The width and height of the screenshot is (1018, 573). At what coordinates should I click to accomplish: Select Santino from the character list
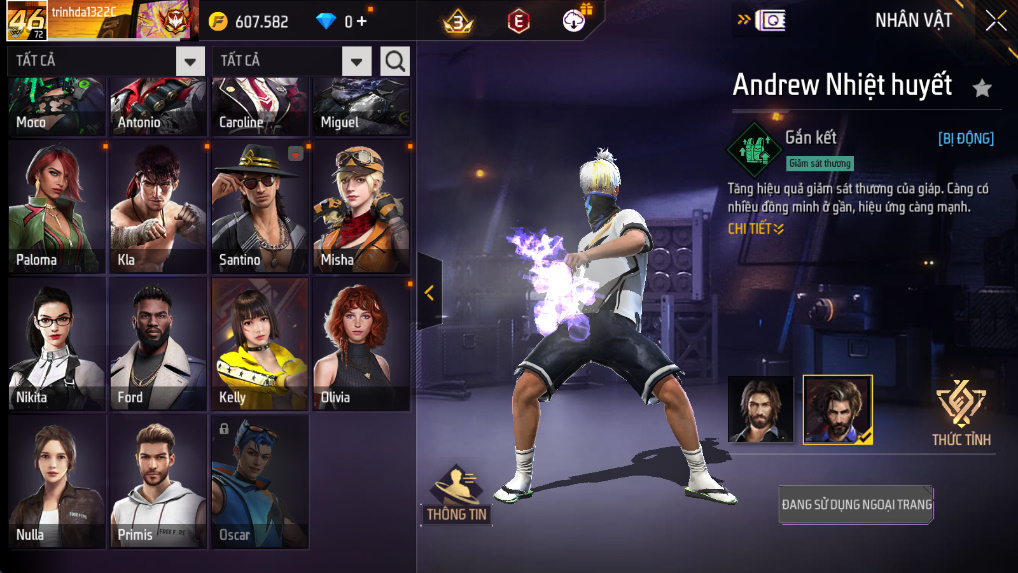(x=260, y=206)
